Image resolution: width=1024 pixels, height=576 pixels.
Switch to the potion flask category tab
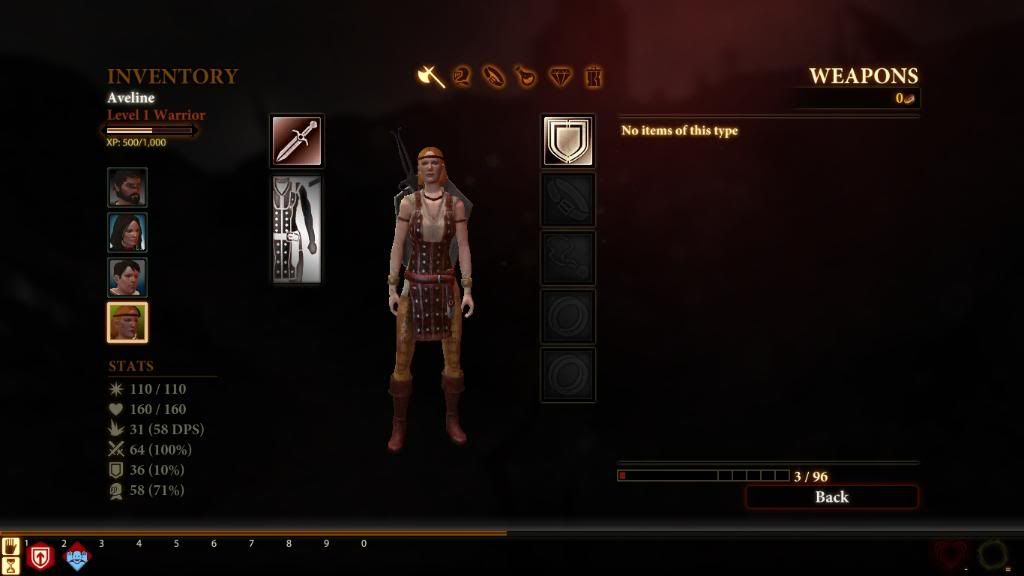526,76
